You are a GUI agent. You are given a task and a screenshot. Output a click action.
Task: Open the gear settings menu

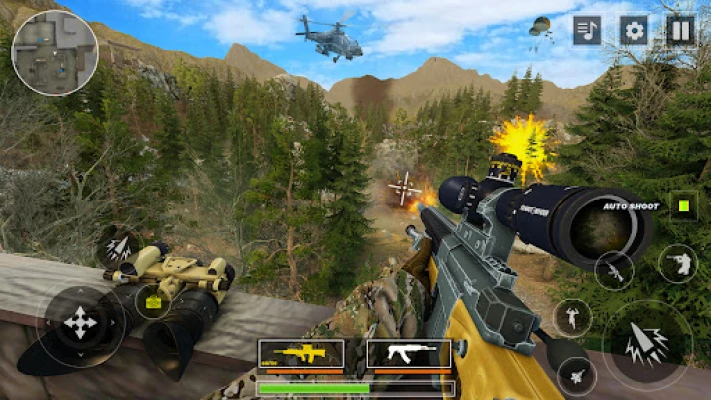(634, 30)
